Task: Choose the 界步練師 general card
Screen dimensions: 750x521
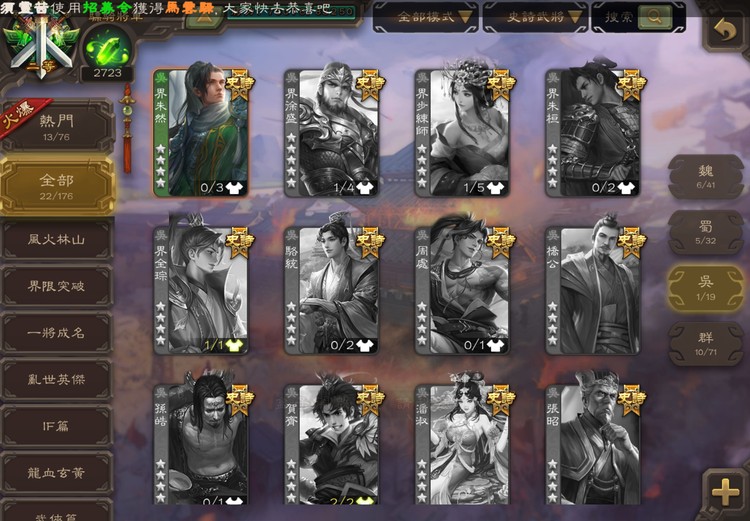Action: (x=461, y=132)
